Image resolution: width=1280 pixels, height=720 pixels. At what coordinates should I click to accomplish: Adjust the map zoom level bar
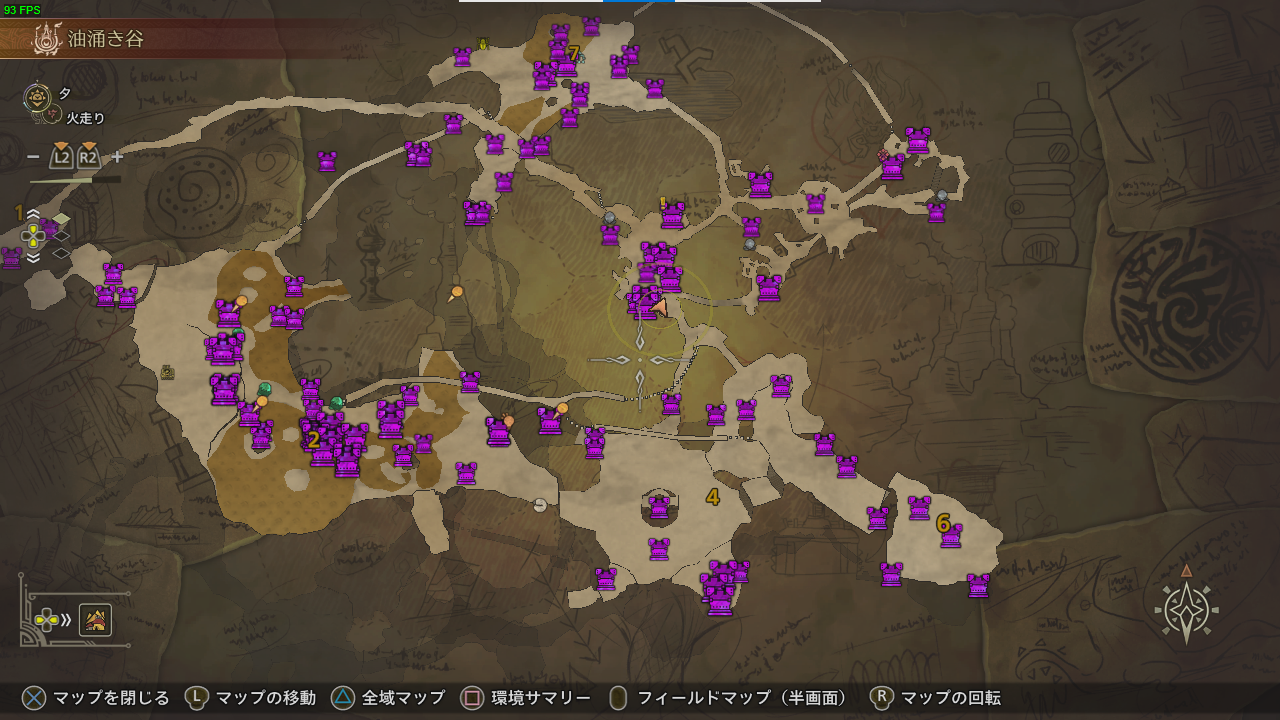tap(75, 180)
